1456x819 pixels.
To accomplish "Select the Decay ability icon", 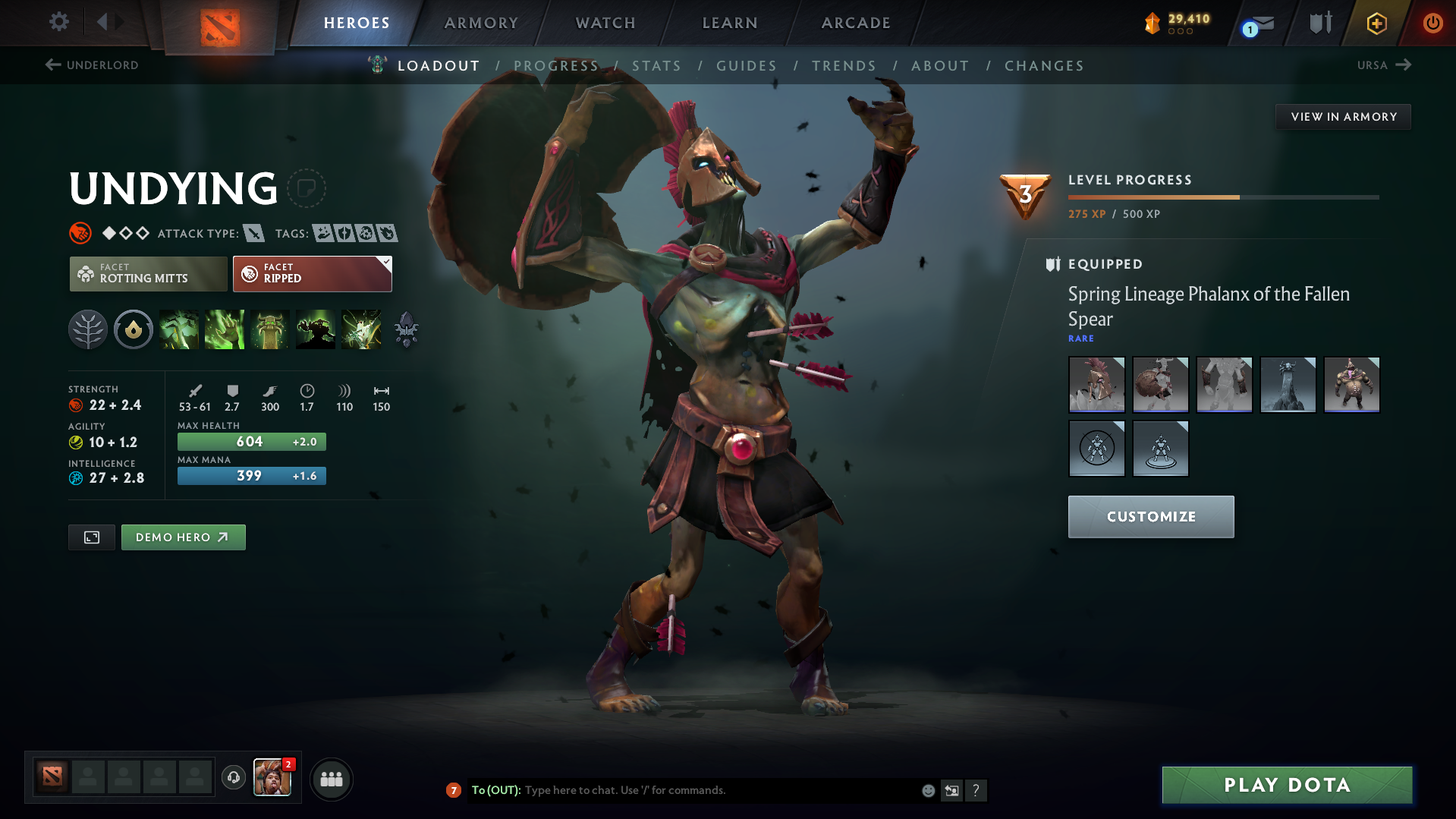I will click(179, 329).
